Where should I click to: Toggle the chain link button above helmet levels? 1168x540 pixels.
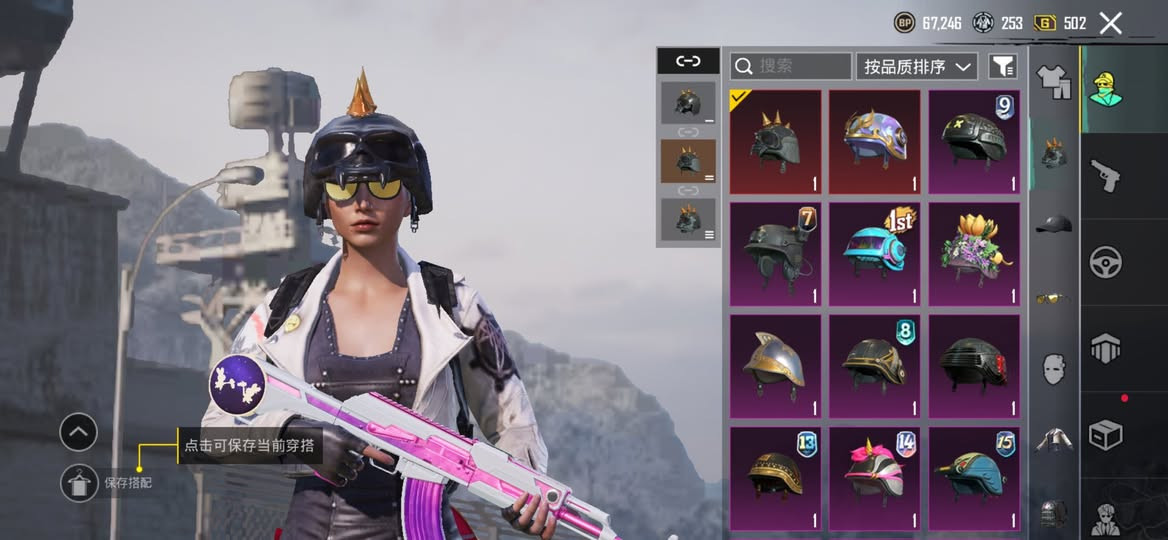coord(688,61)
